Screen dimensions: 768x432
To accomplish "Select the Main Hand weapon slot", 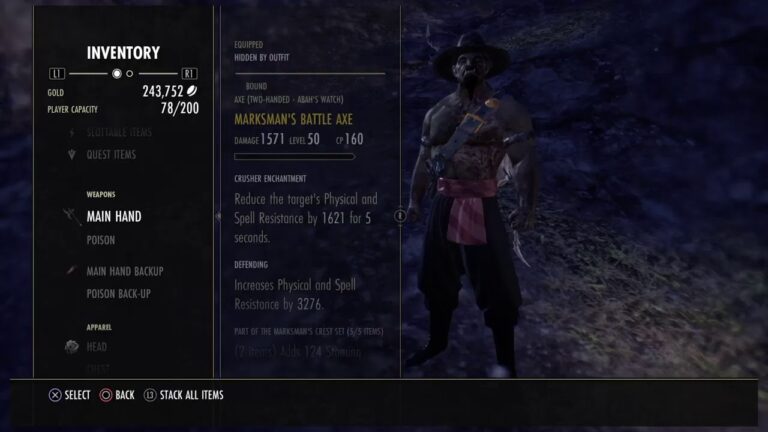I will click(113, 216).
